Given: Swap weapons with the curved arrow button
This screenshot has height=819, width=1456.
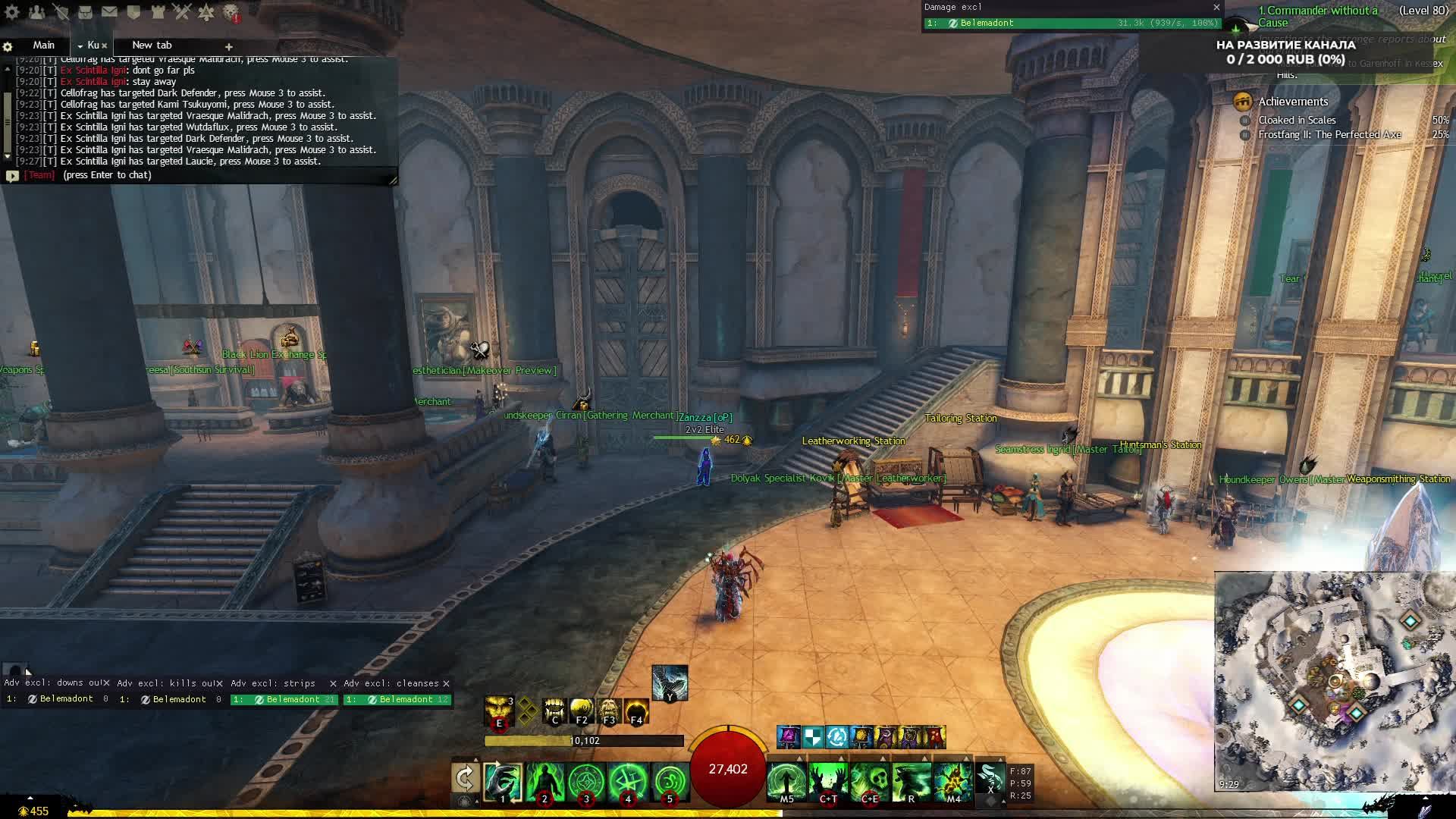Looking at the screenshot, I should (465, 778).
